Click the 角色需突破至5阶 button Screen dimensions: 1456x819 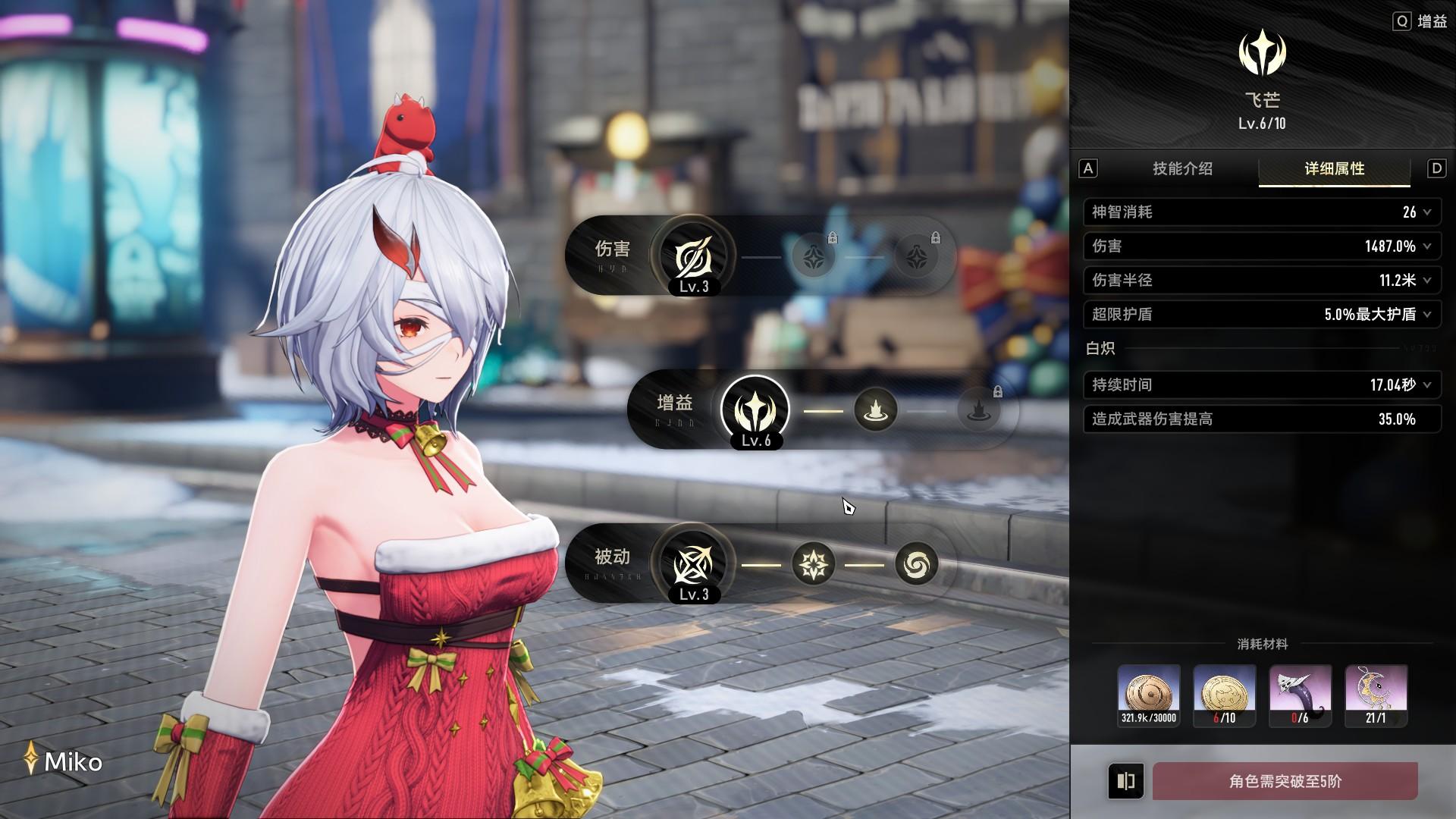tap(1285, 781)
